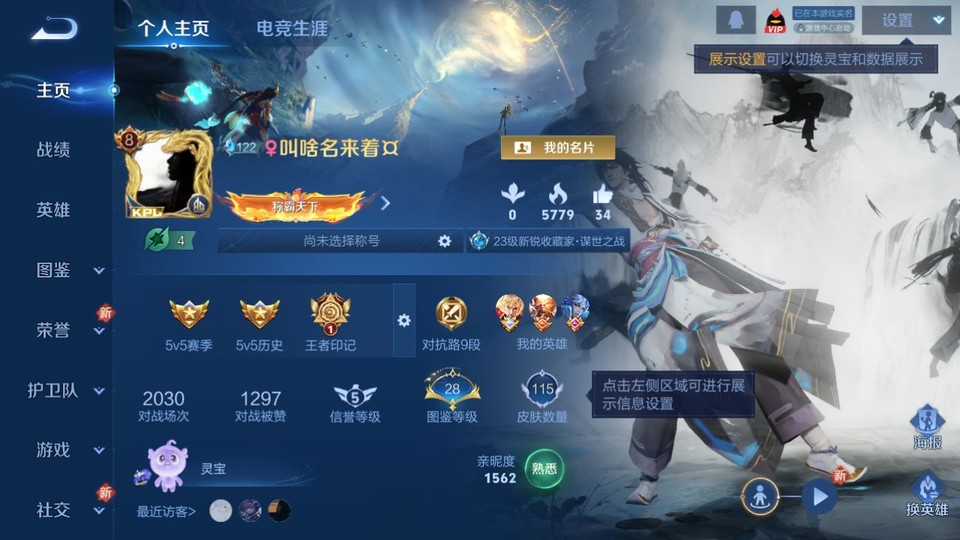The height and width of the screenshot is (540, 960).
Task: Go back using the return arrow
Action: [x=54, y=28]
